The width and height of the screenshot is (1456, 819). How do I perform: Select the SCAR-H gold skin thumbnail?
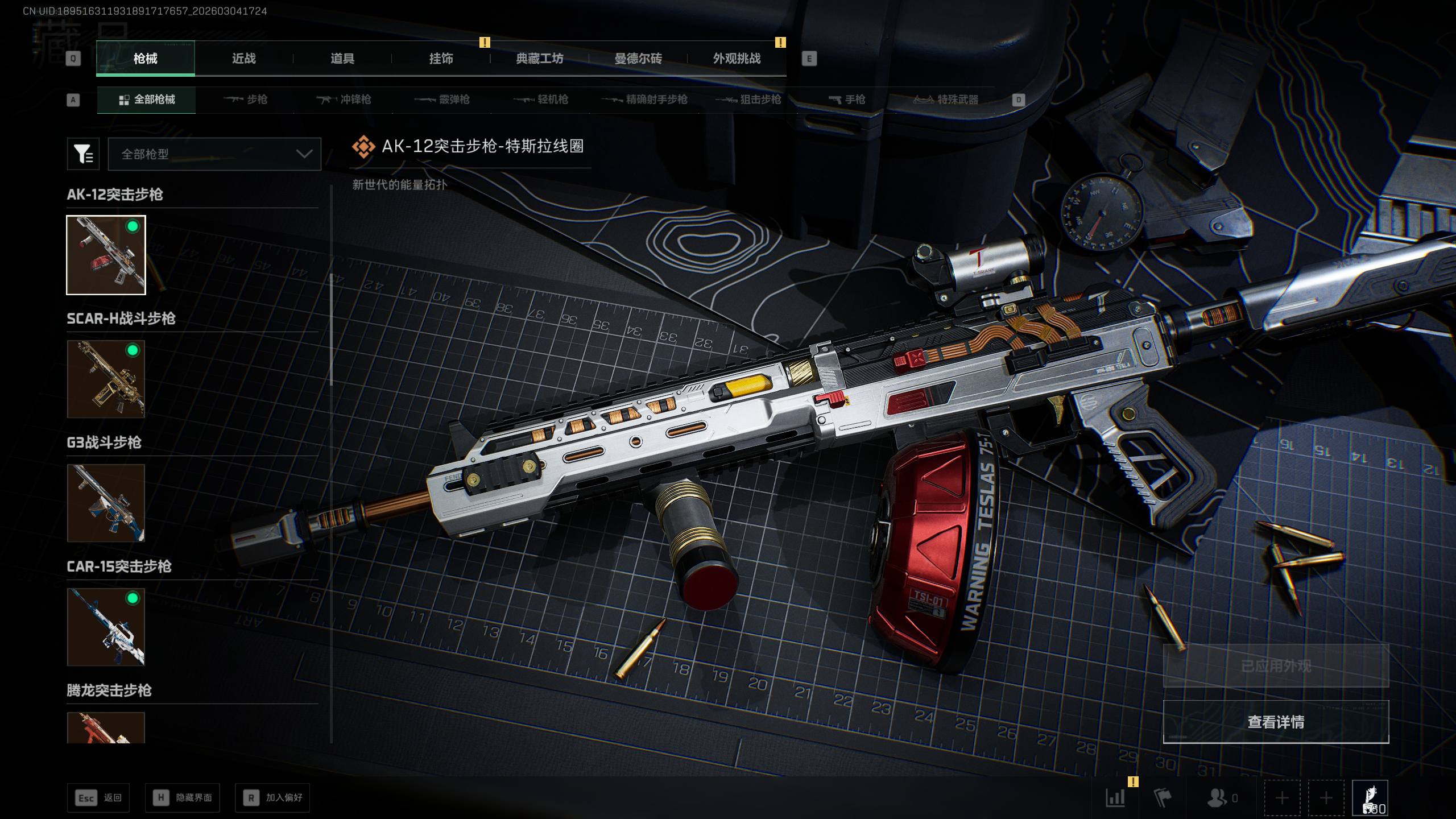106,379
